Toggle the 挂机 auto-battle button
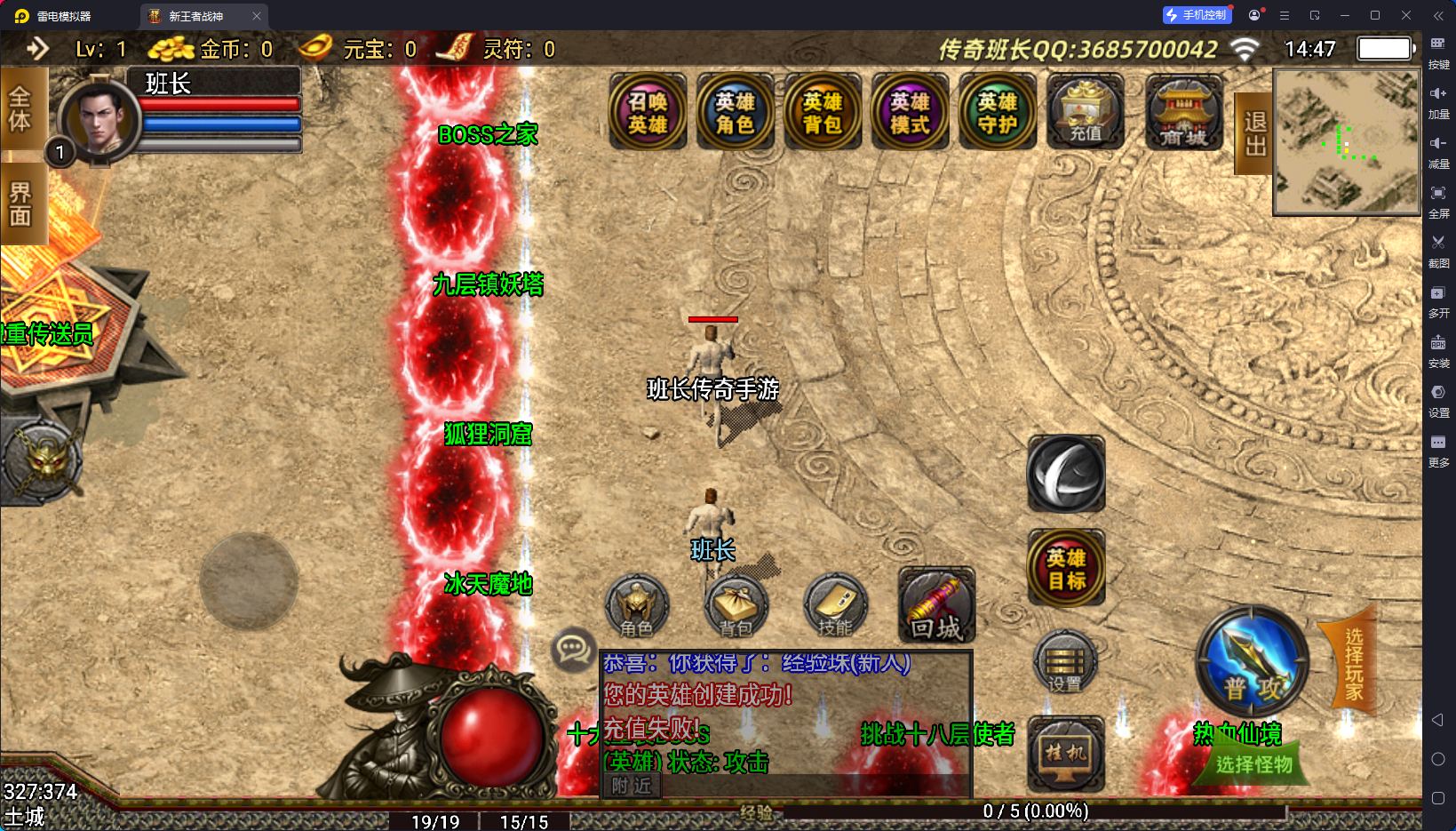The width and height of the screenshot is (1456, 831). [x=1066, y=753]
